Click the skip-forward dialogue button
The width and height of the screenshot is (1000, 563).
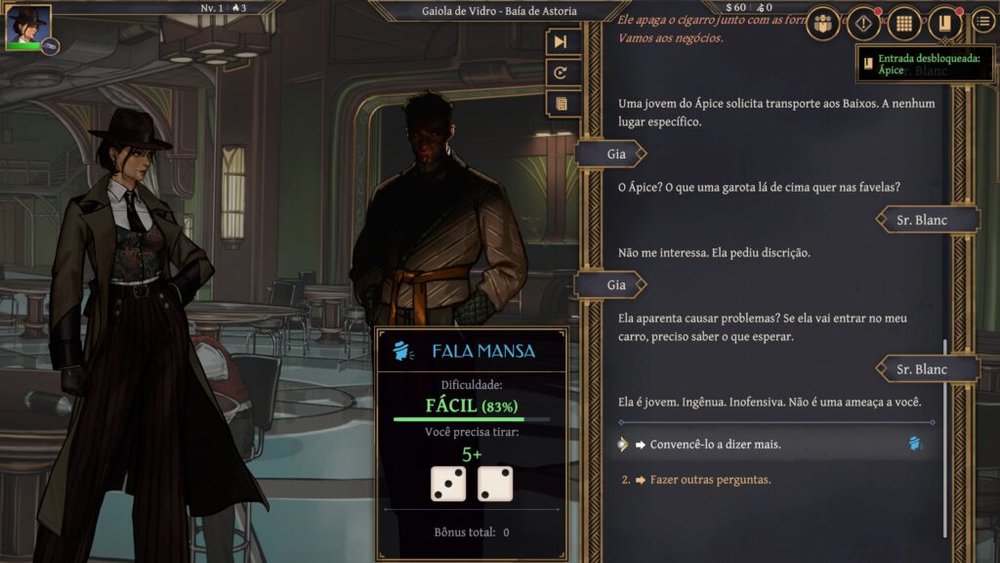(x=561, y=42)
